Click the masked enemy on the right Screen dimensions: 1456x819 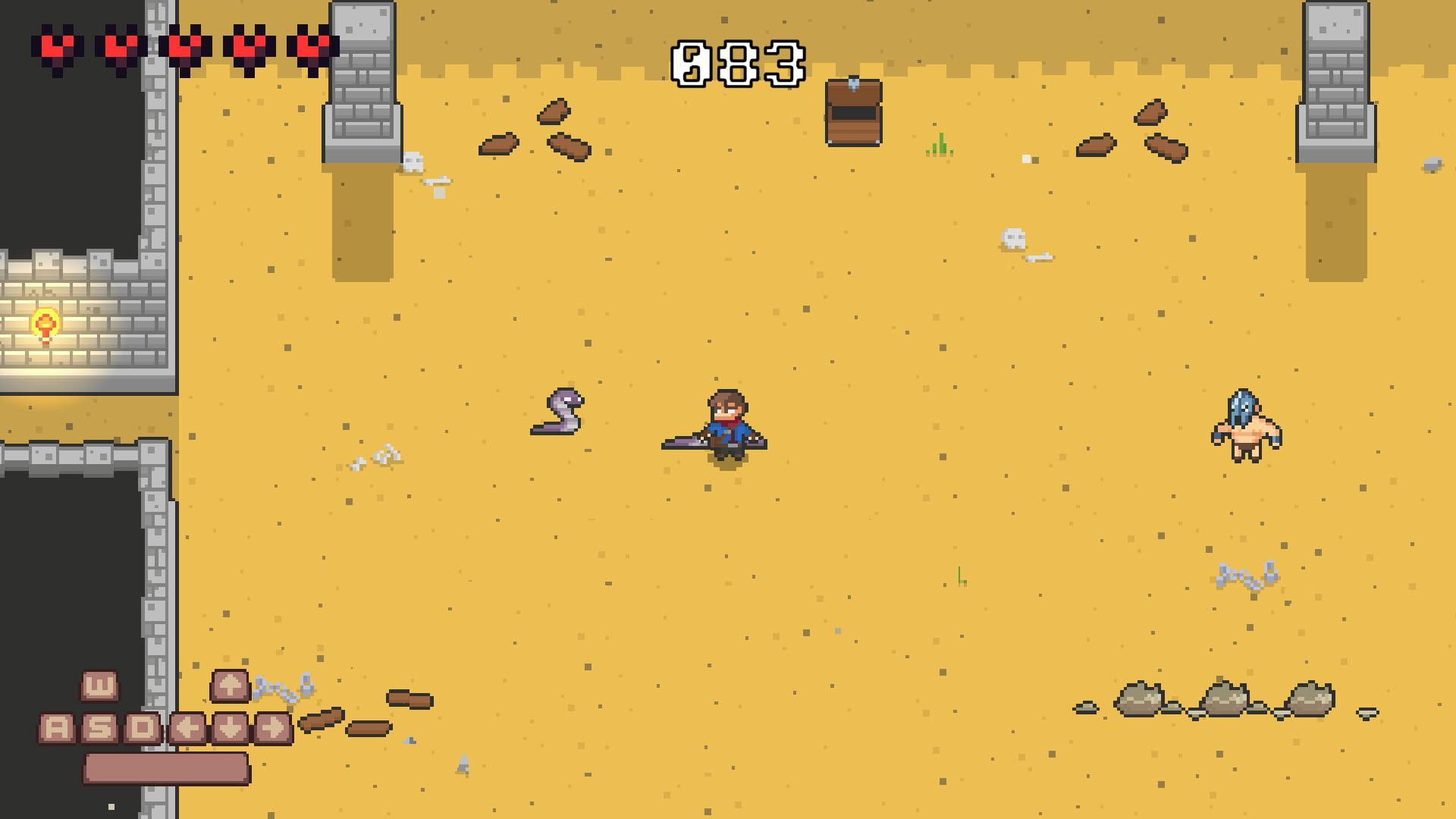[x=1248, y=426]
